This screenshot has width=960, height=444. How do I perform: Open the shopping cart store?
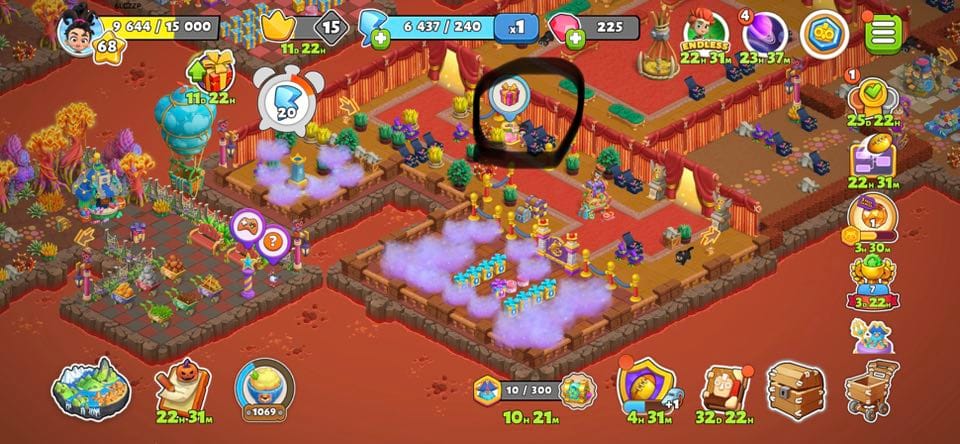pos(872,388)
